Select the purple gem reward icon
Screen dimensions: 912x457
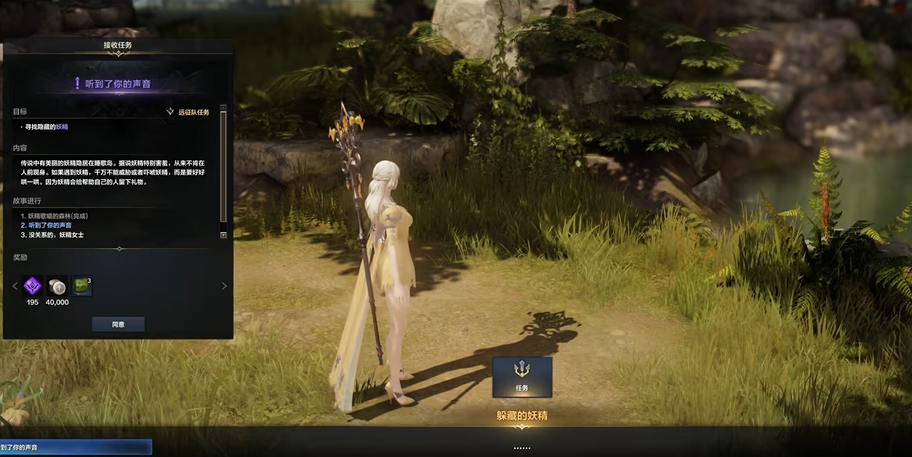click(33, 286)
